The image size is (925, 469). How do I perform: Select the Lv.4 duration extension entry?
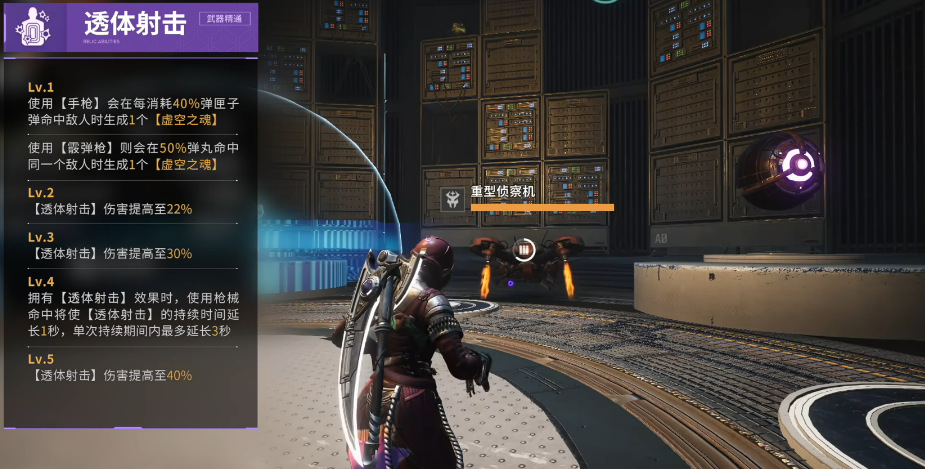tap(133, 305)
